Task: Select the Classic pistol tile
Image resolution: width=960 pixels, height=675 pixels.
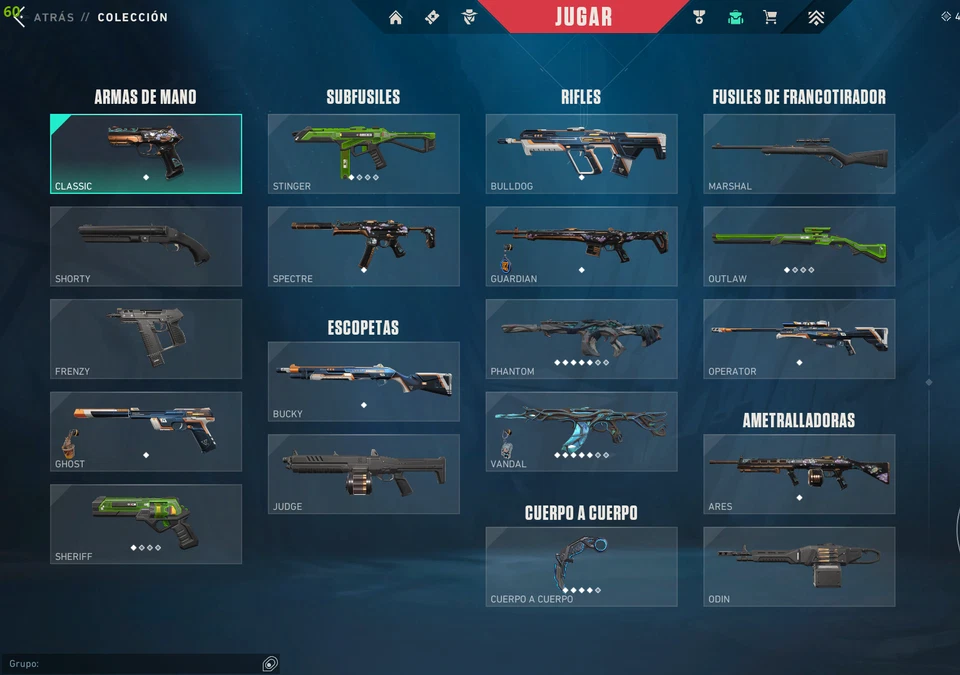Action: tap(146, 153)
